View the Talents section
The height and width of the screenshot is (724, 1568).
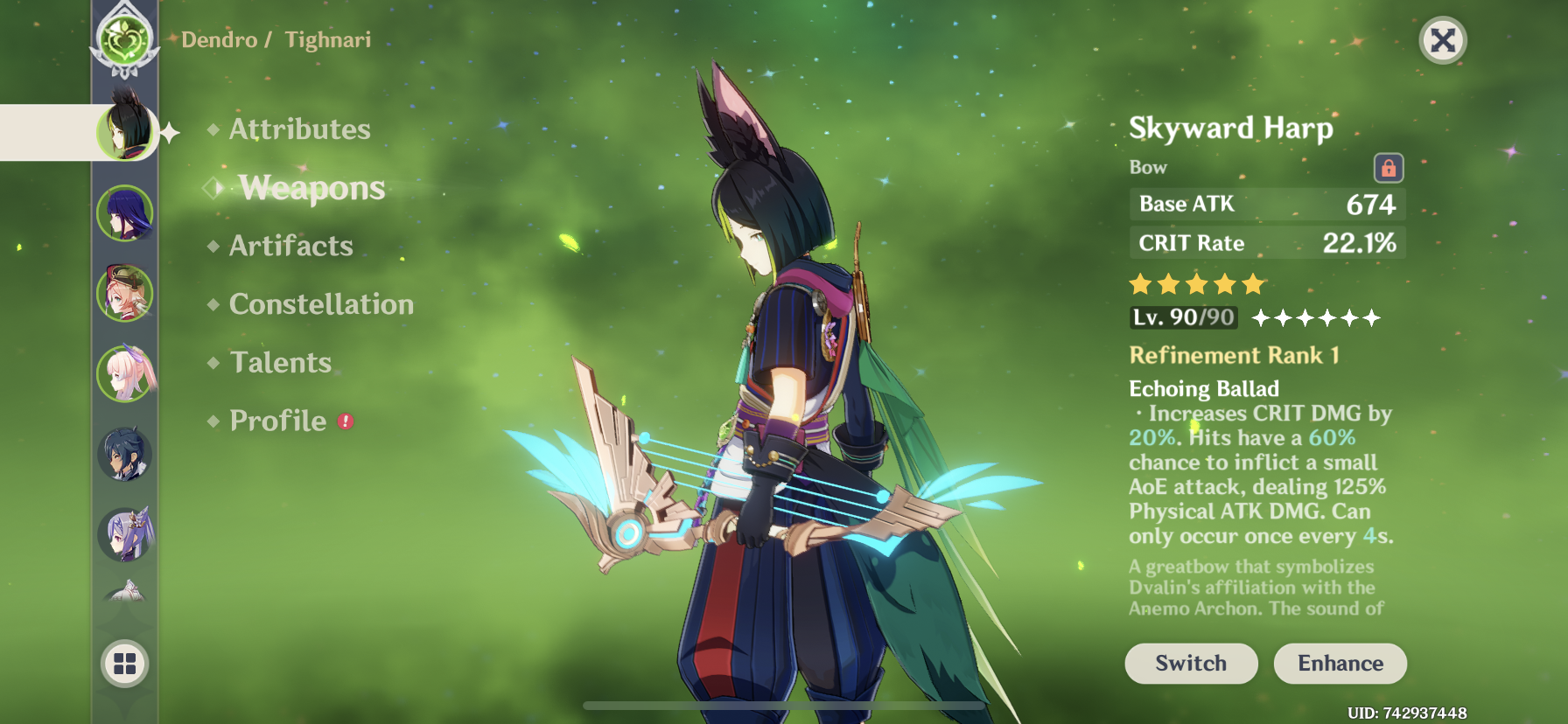[x=279, y=362]
